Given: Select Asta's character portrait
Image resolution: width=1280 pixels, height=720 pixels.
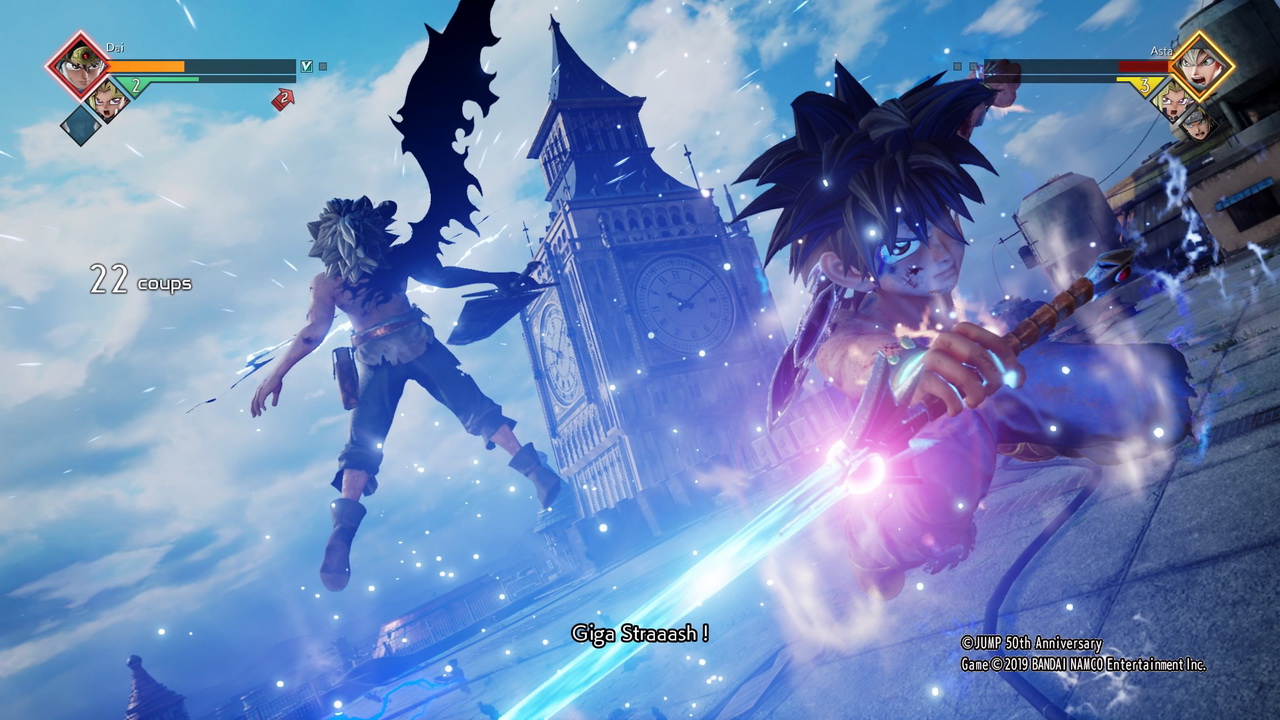Looking at the screenshot, I should [1202, 64].
